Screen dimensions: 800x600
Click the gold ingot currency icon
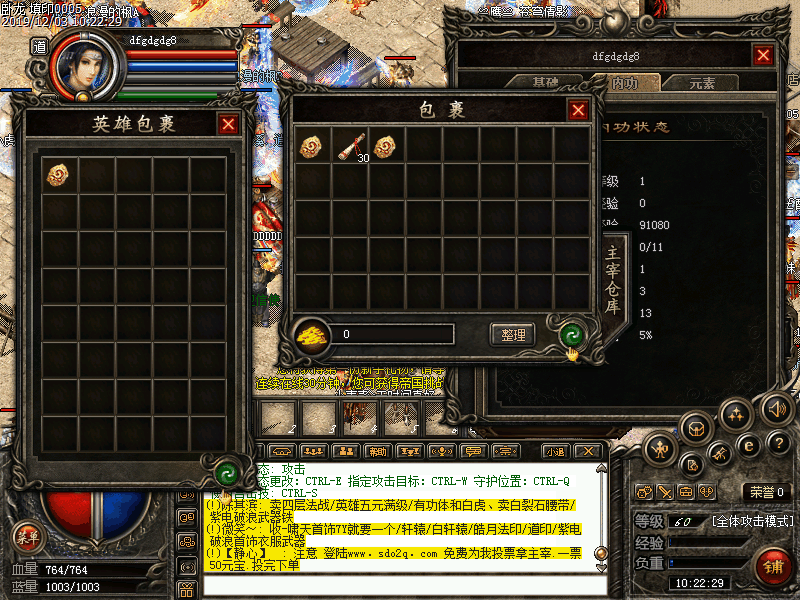click(x=312, y=334)
